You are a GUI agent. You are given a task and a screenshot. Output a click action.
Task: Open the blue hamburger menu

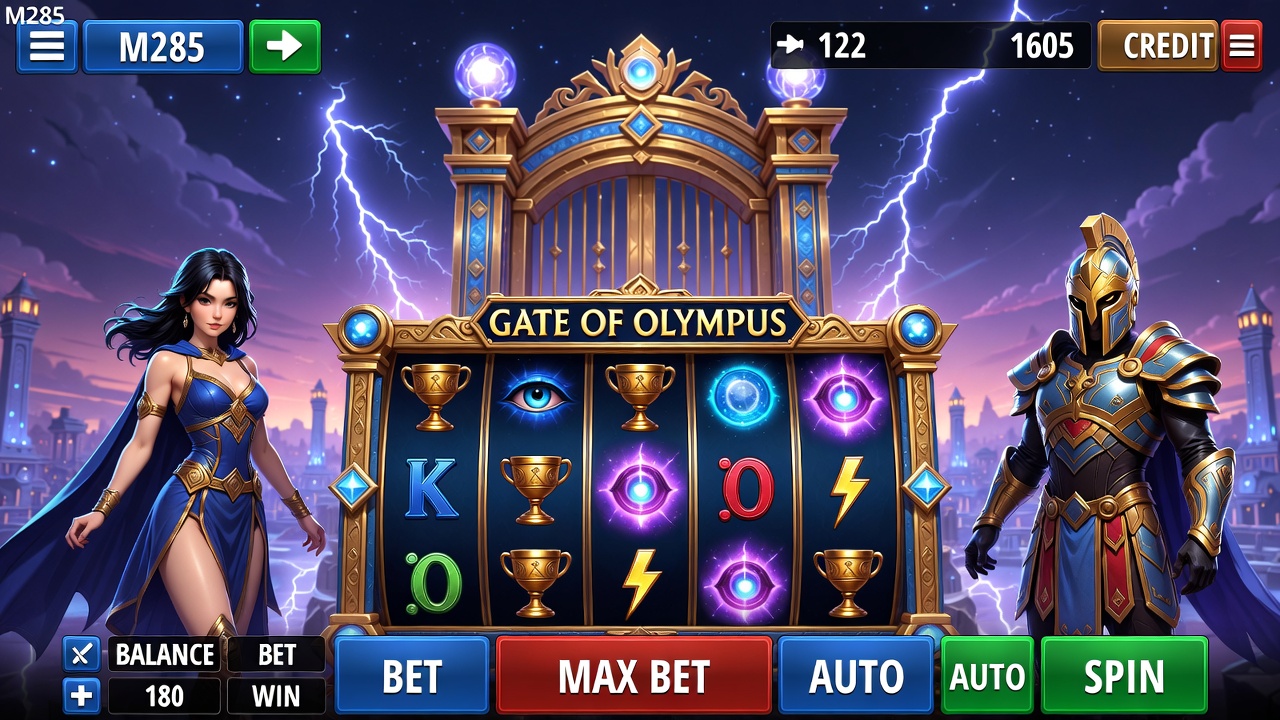tap(47, 47)
